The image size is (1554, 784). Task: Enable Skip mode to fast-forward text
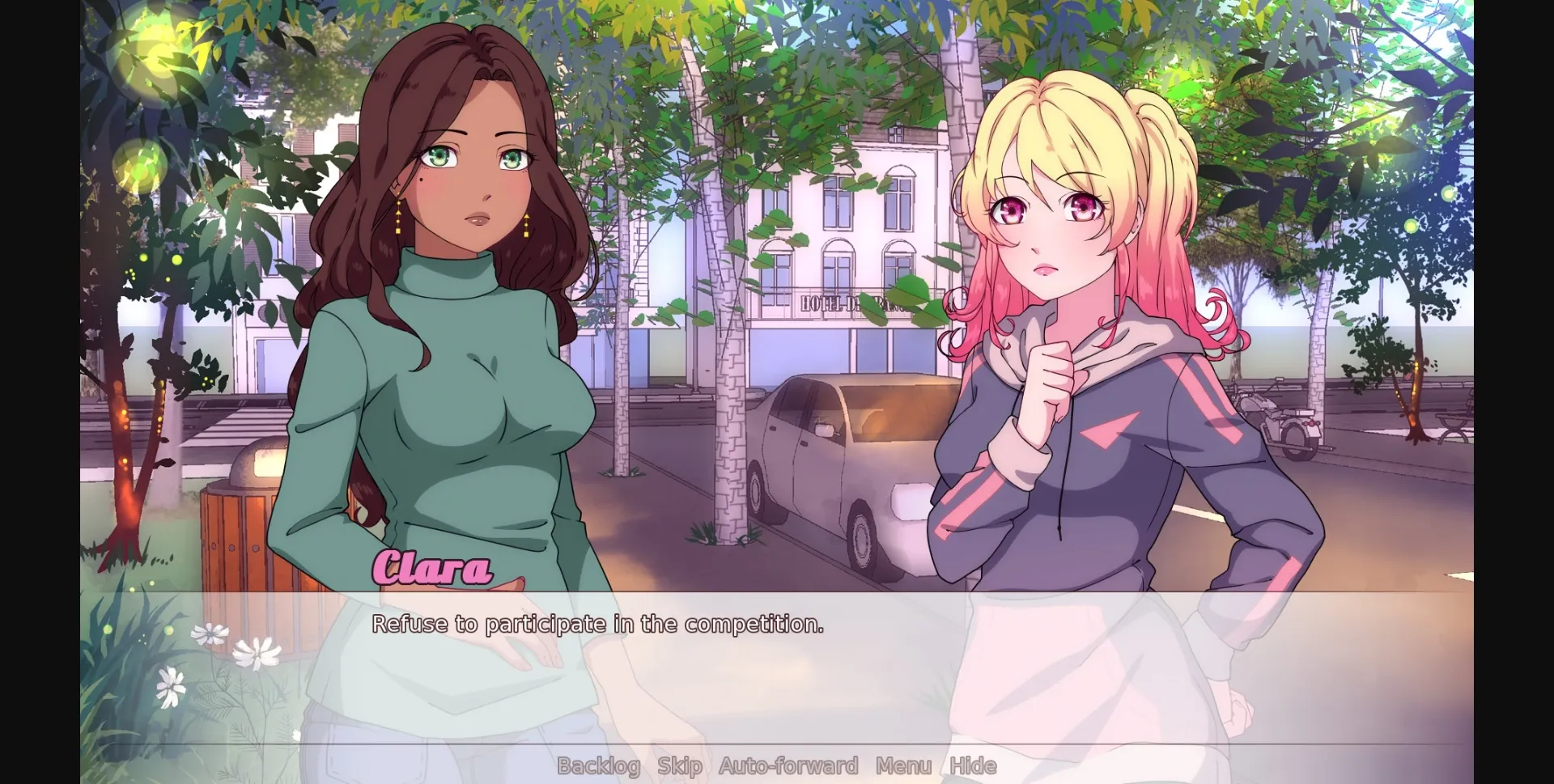tap(681, 765)
